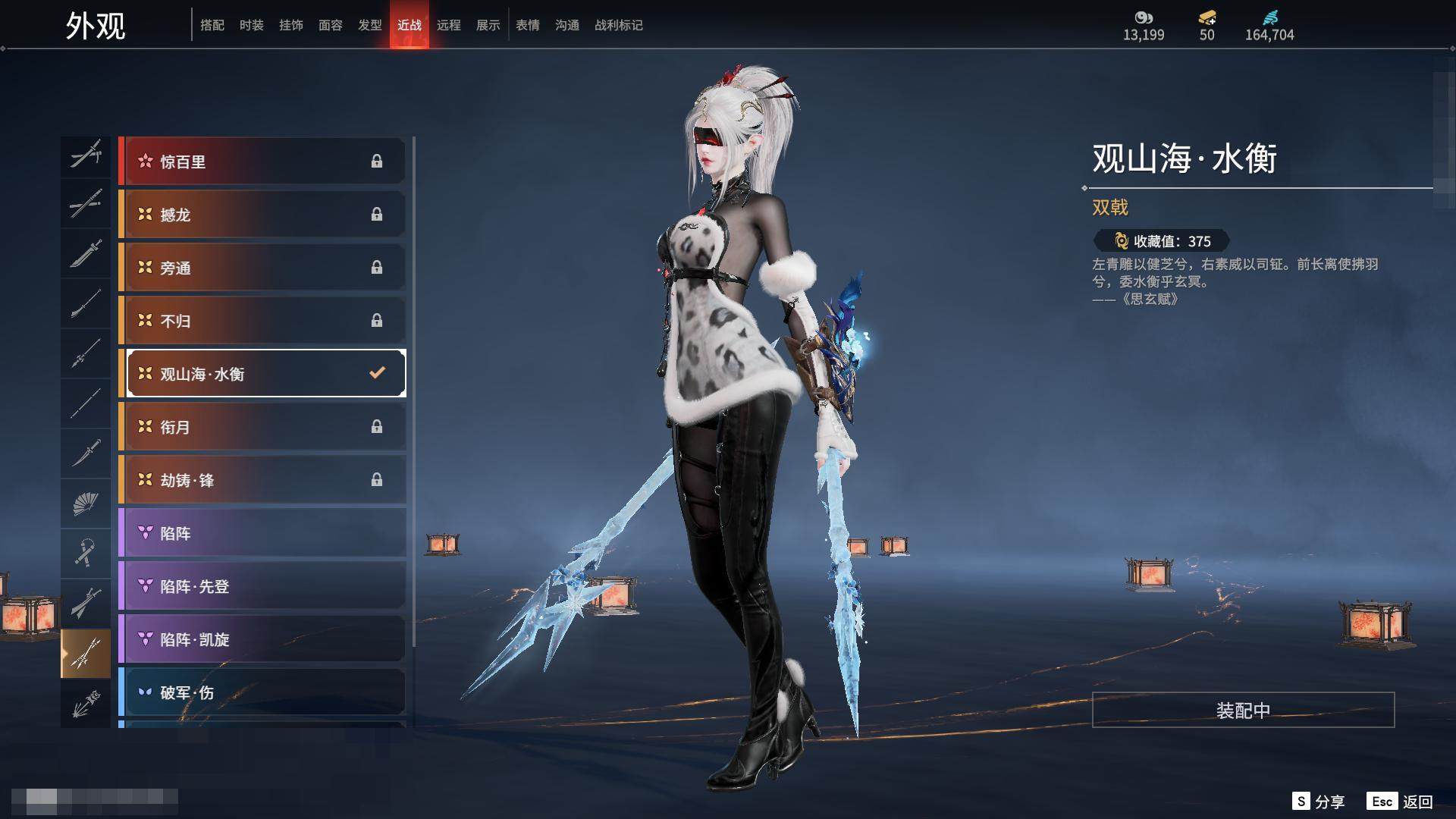The height and width of the screenshot is (819, 1456).
Task: Pick the 陷阵·凯旋 skin row
Action: point(262,639)
